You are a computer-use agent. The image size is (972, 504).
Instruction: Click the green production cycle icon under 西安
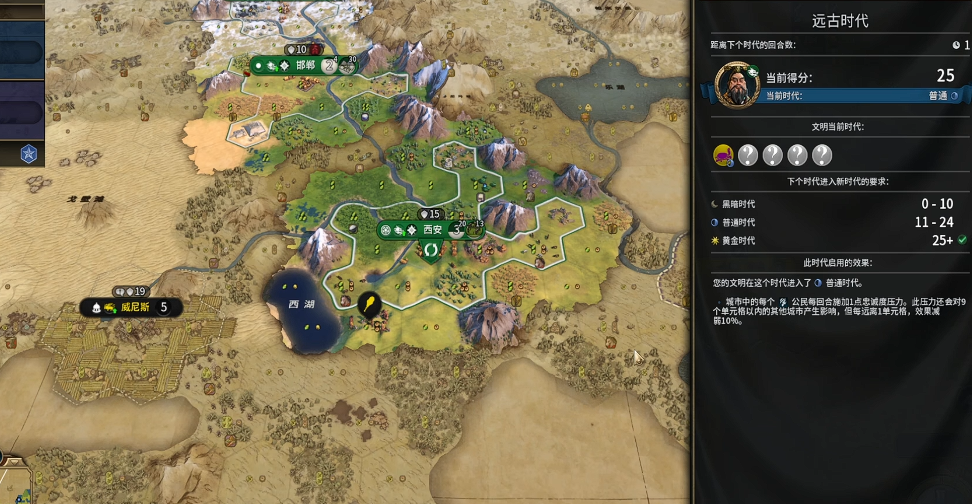(432, 248)
